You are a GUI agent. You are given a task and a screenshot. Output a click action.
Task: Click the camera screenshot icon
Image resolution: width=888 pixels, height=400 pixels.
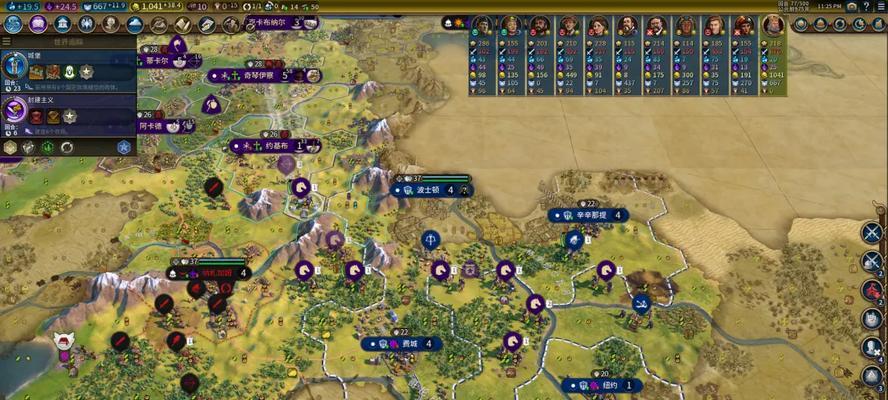850,6
